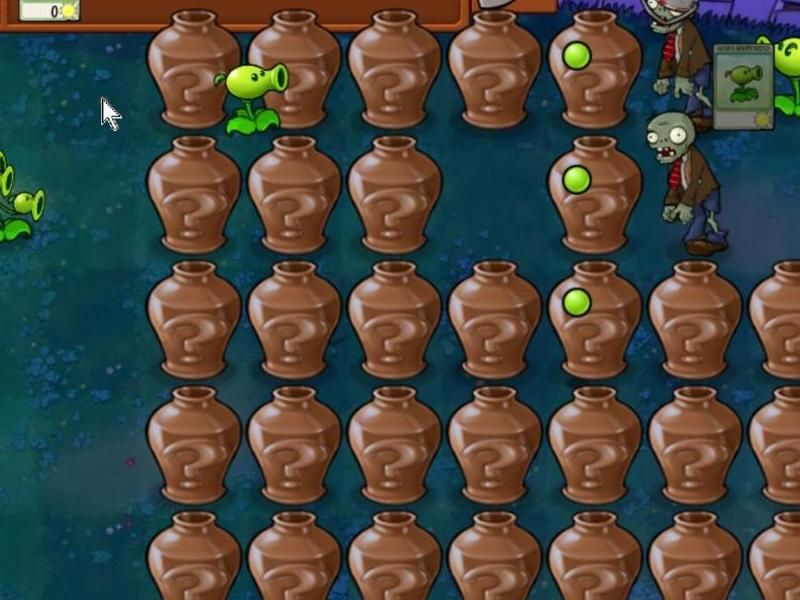Pick up the dropped Peashooter seed packet
The height and width of the screenshot is (600, 800).
click(743, 90)
